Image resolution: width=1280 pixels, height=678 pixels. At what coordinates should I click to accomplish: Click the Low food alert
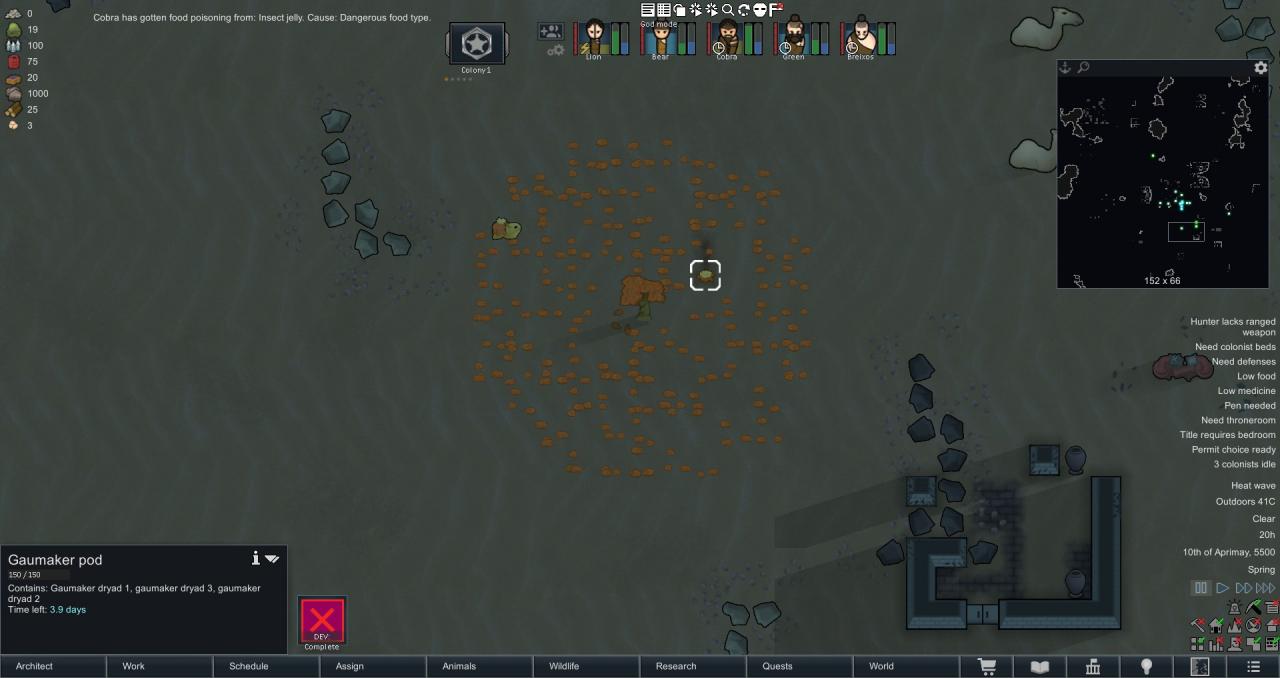1256,376
